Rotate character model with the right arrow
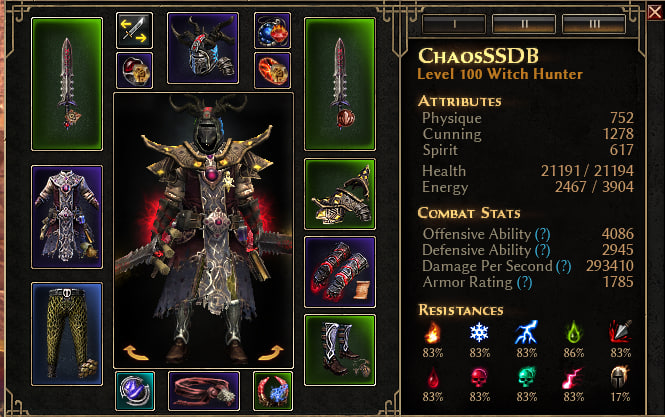The width and height of the screenshot is (665, 417). pyautogui.click(x=274, y=352)
